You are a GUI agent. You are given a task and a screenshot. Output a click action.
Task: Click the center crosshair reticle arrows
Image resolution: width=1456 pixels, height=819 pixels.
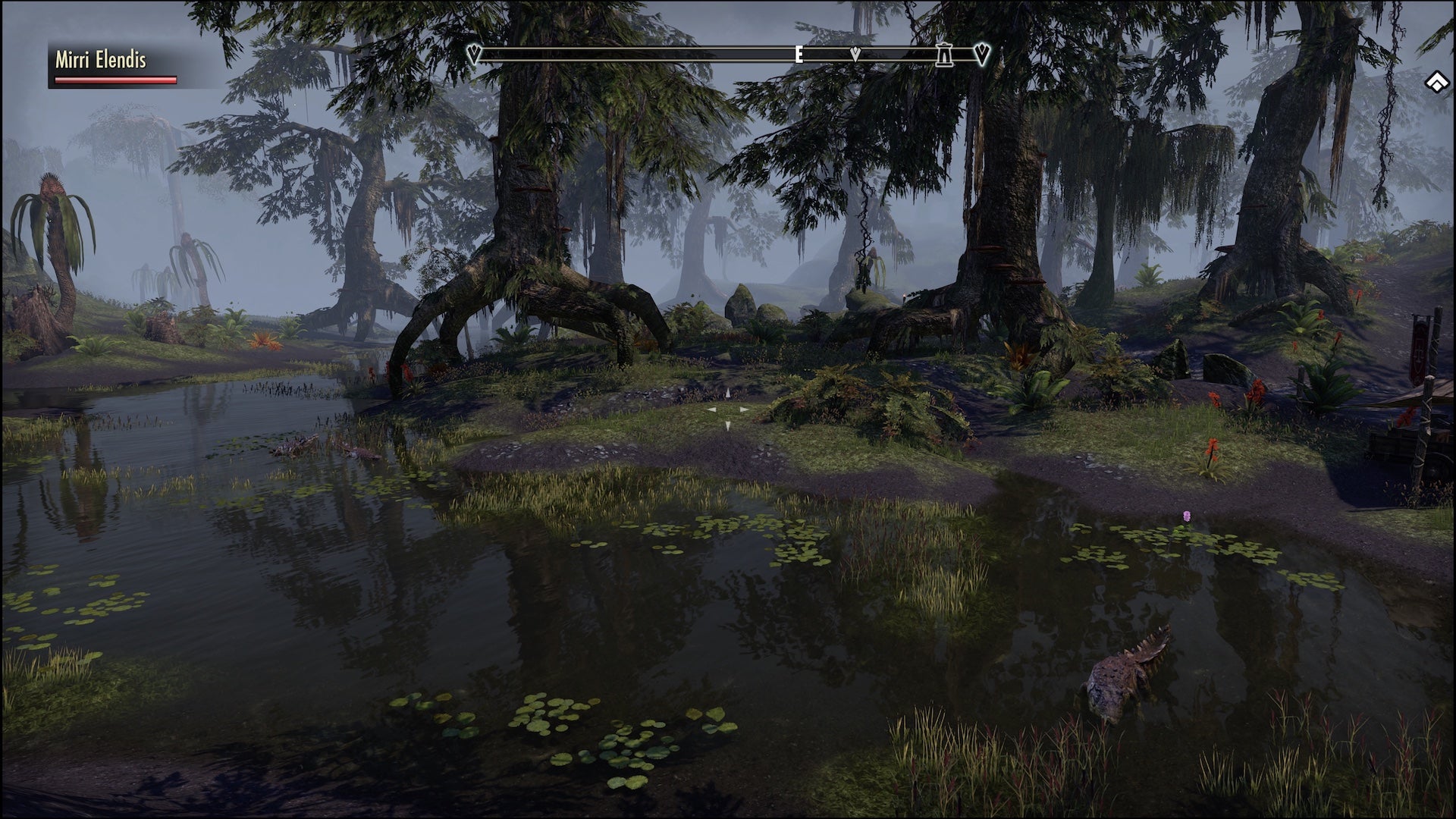click(x=727, y=409)
